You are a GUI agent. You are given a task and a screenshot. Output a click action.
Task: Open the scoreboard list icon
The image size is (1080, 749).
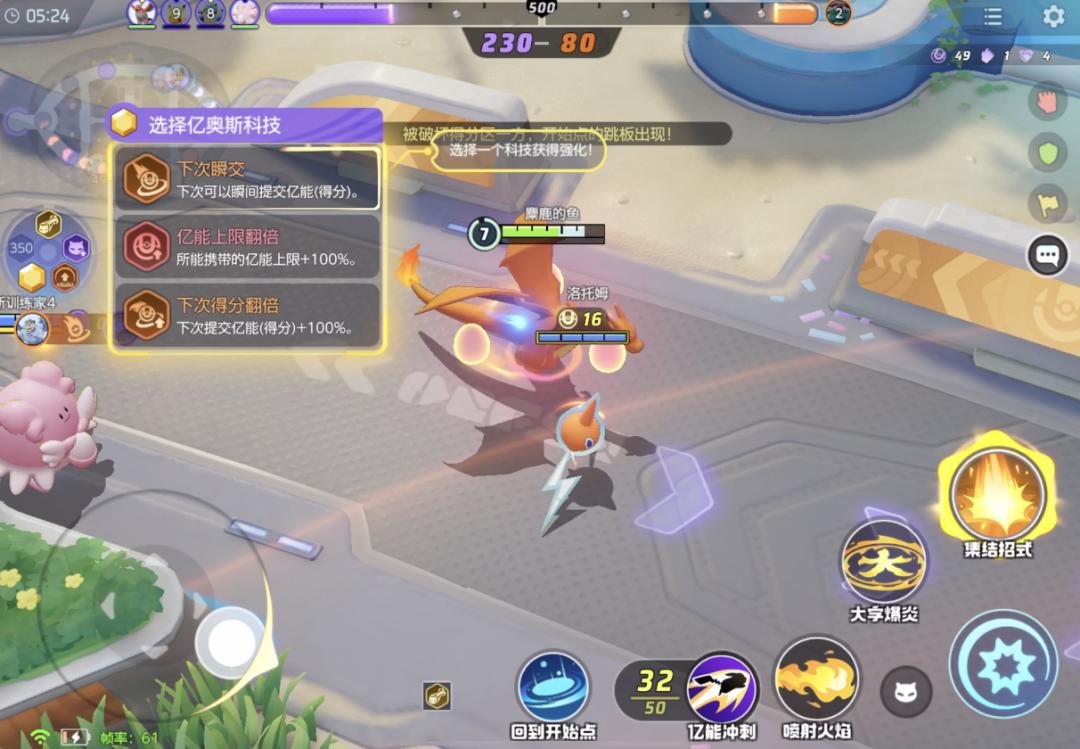tap(993, 17)
